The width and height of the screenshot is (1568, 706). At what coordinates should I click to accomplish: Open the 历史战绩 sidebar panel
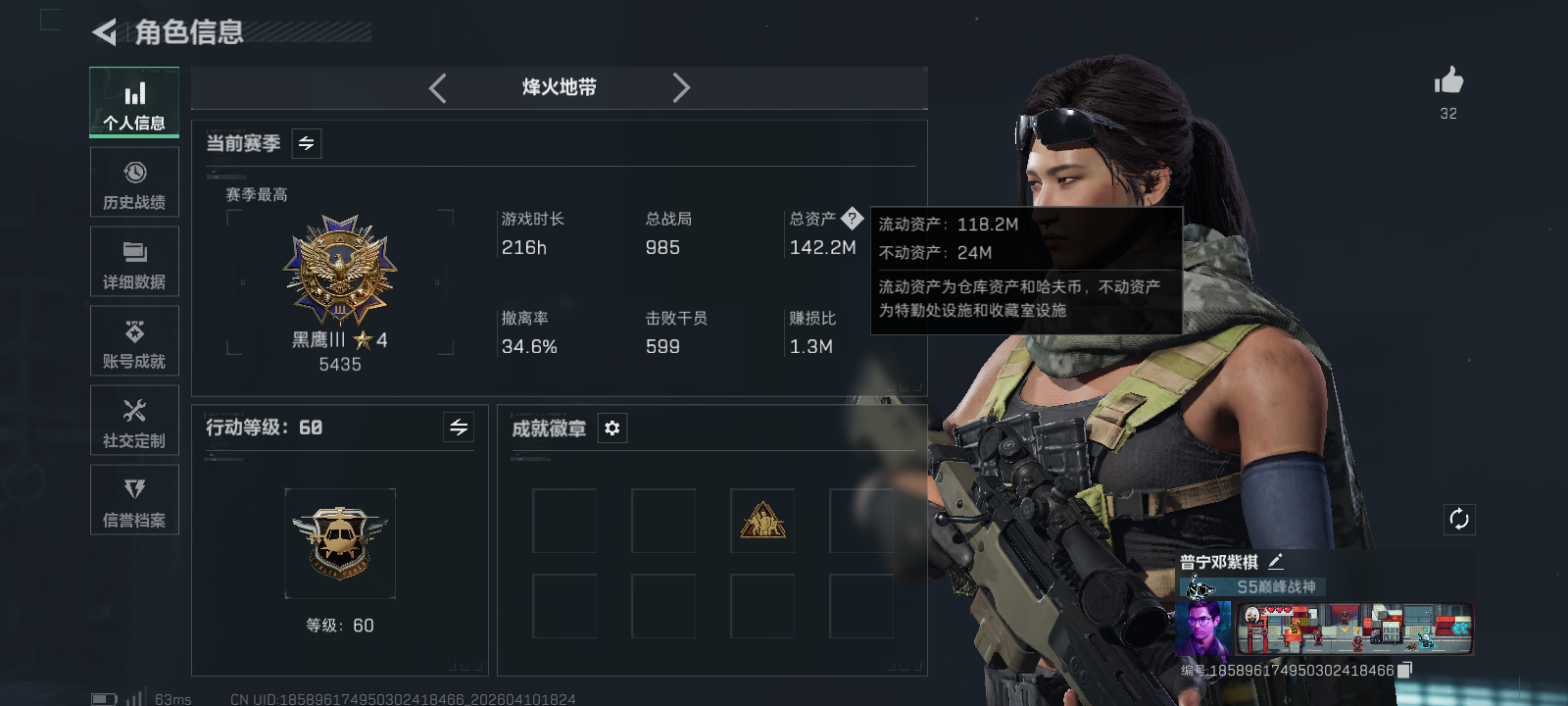tap(134, 182)
